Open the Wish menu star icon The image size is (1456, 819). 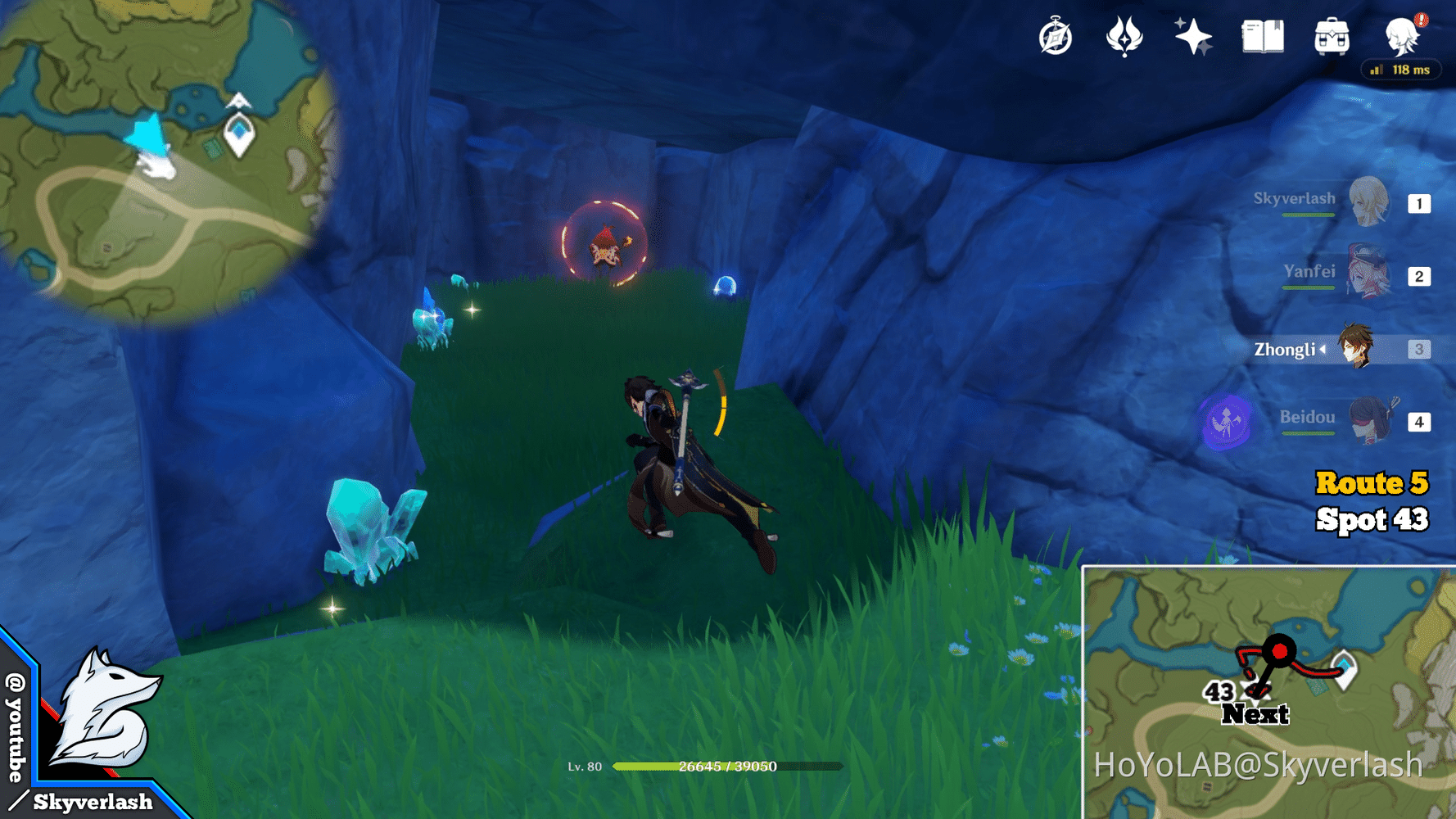(1191, 37)
